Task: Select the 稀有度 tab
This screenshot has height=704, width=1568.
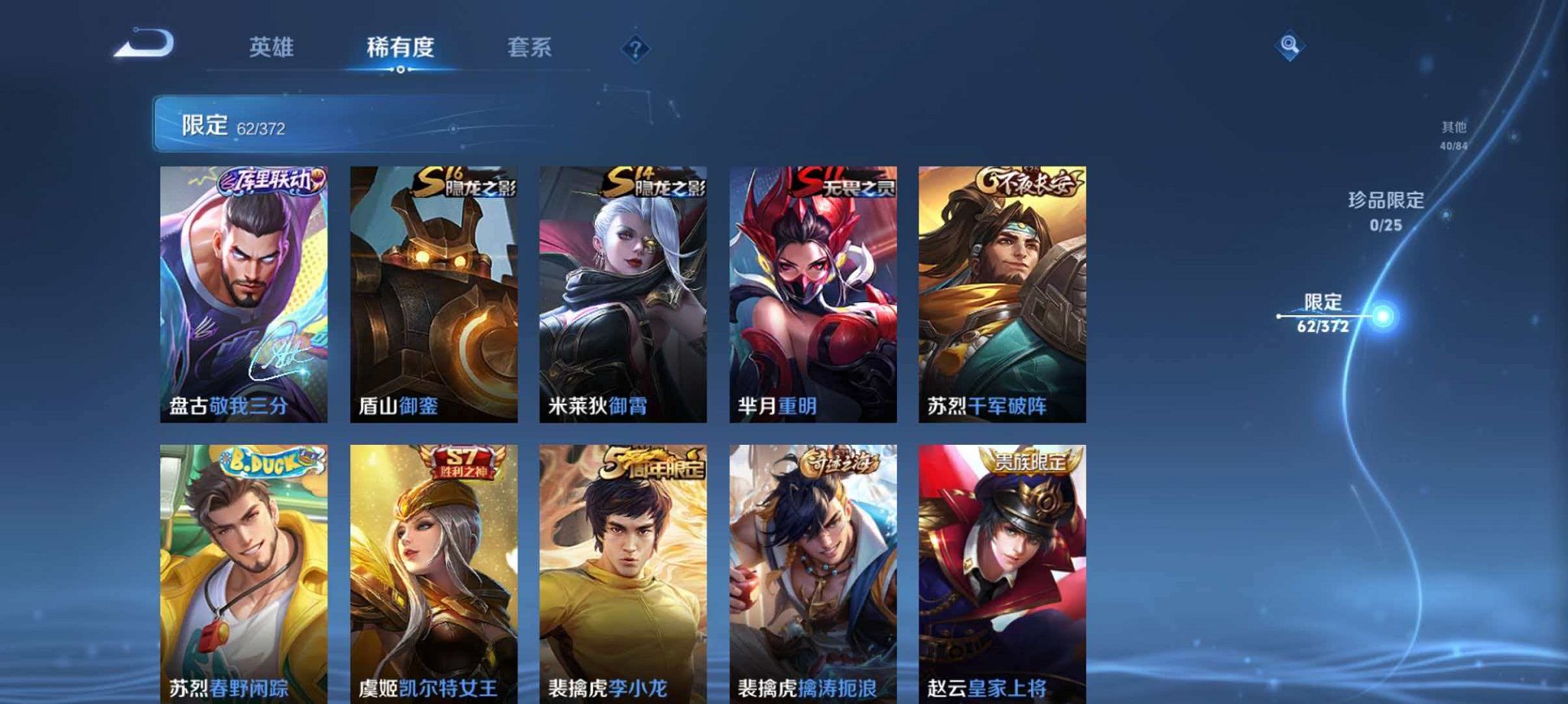Action: (x=400, y=47)
